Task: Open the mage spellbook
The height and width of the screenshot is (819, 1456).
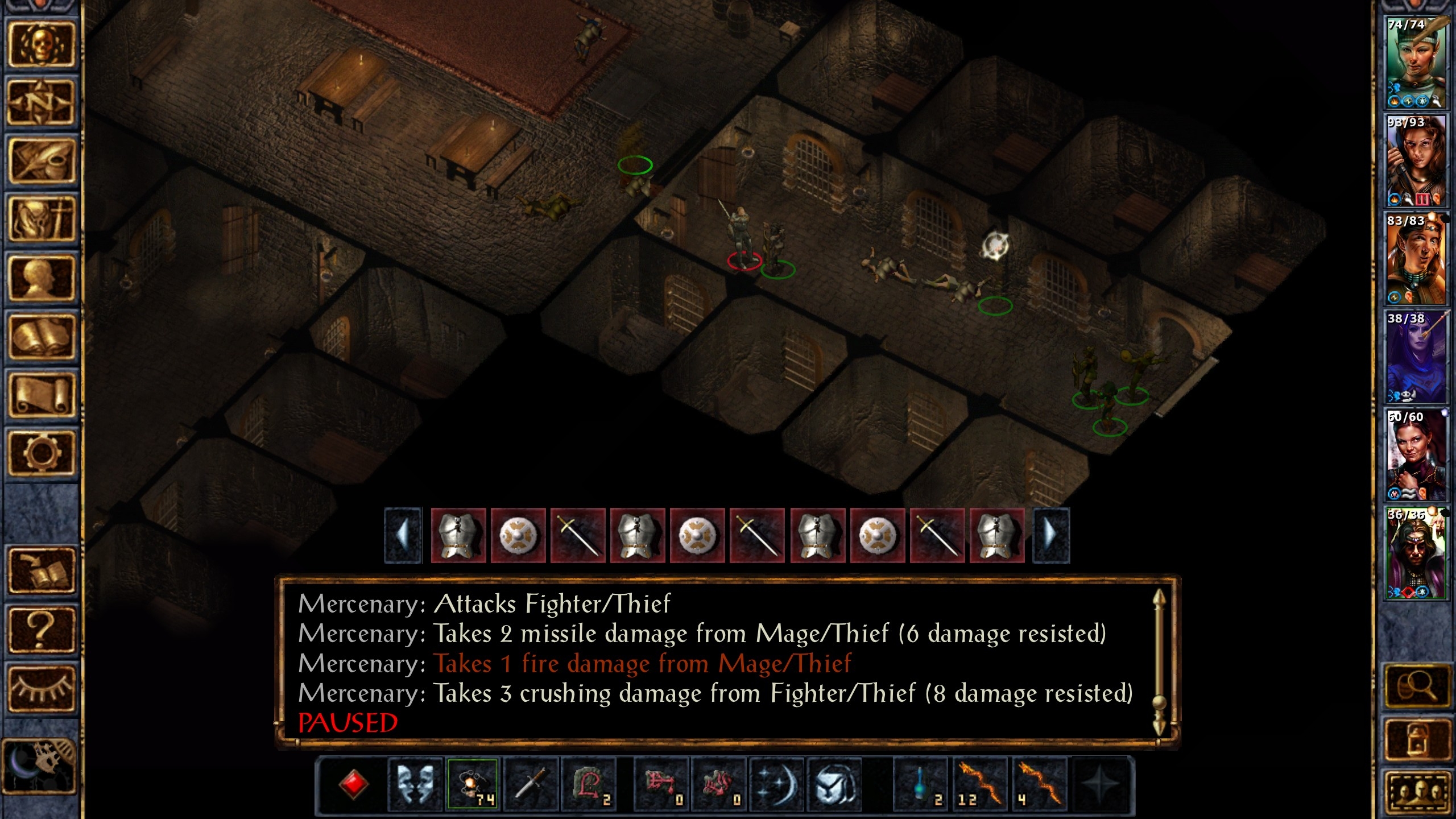Action: [41, 337]
